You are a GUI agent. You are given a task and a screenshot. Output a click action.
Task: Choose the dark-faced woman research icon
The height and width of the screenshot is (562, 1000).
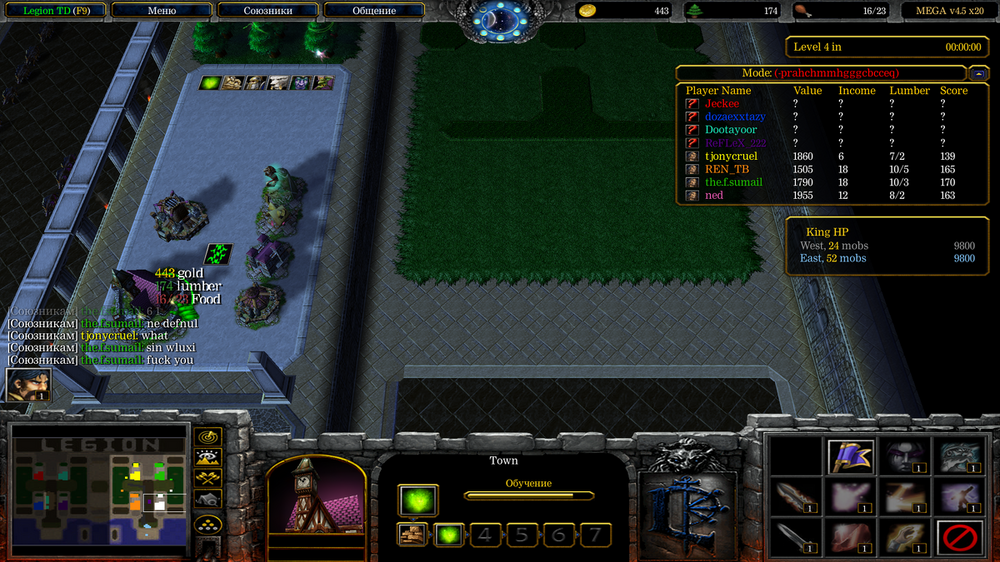(903, 456)
